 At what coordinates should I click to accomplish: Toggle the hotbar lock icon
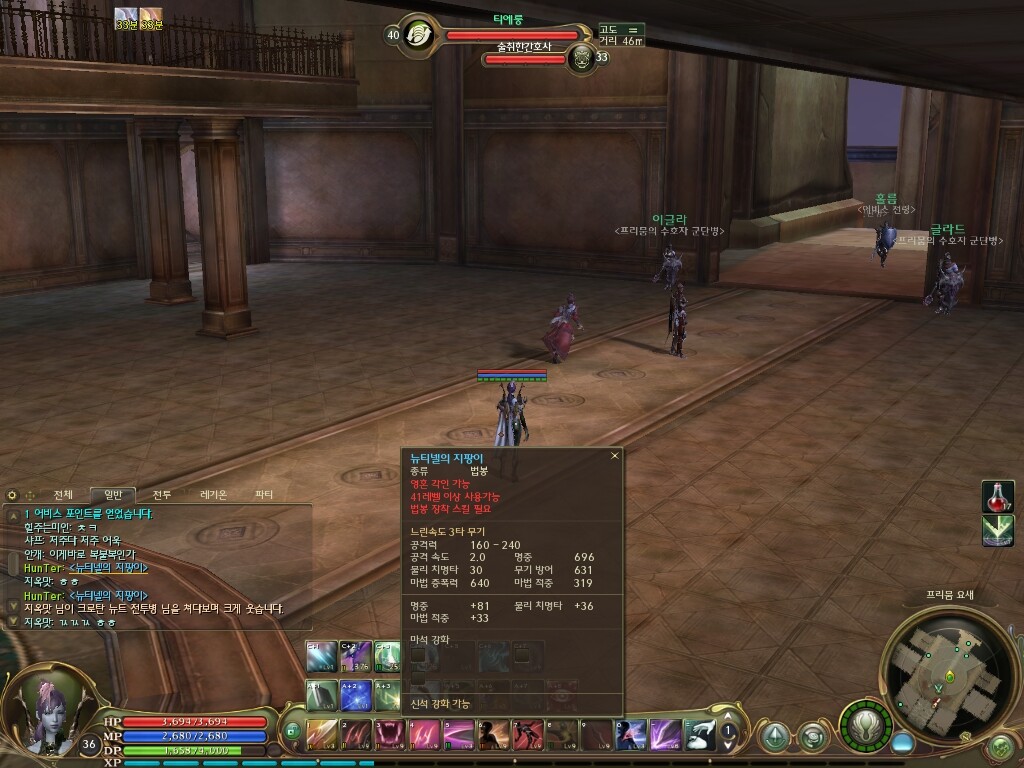tap(292, 732)
